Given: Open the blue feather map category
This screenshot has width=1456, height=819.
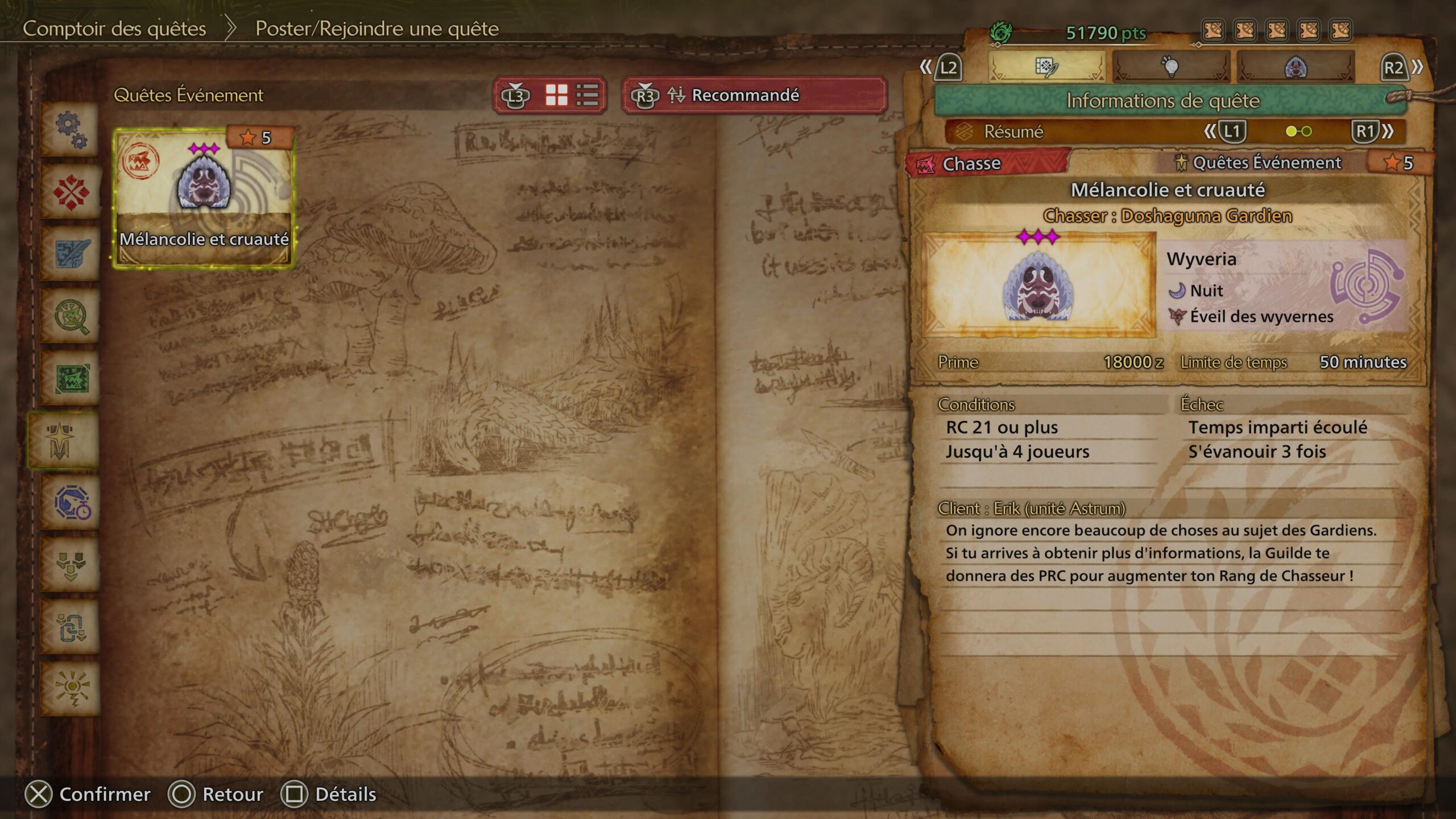Looking at the screenshot, I should point(71,254).
